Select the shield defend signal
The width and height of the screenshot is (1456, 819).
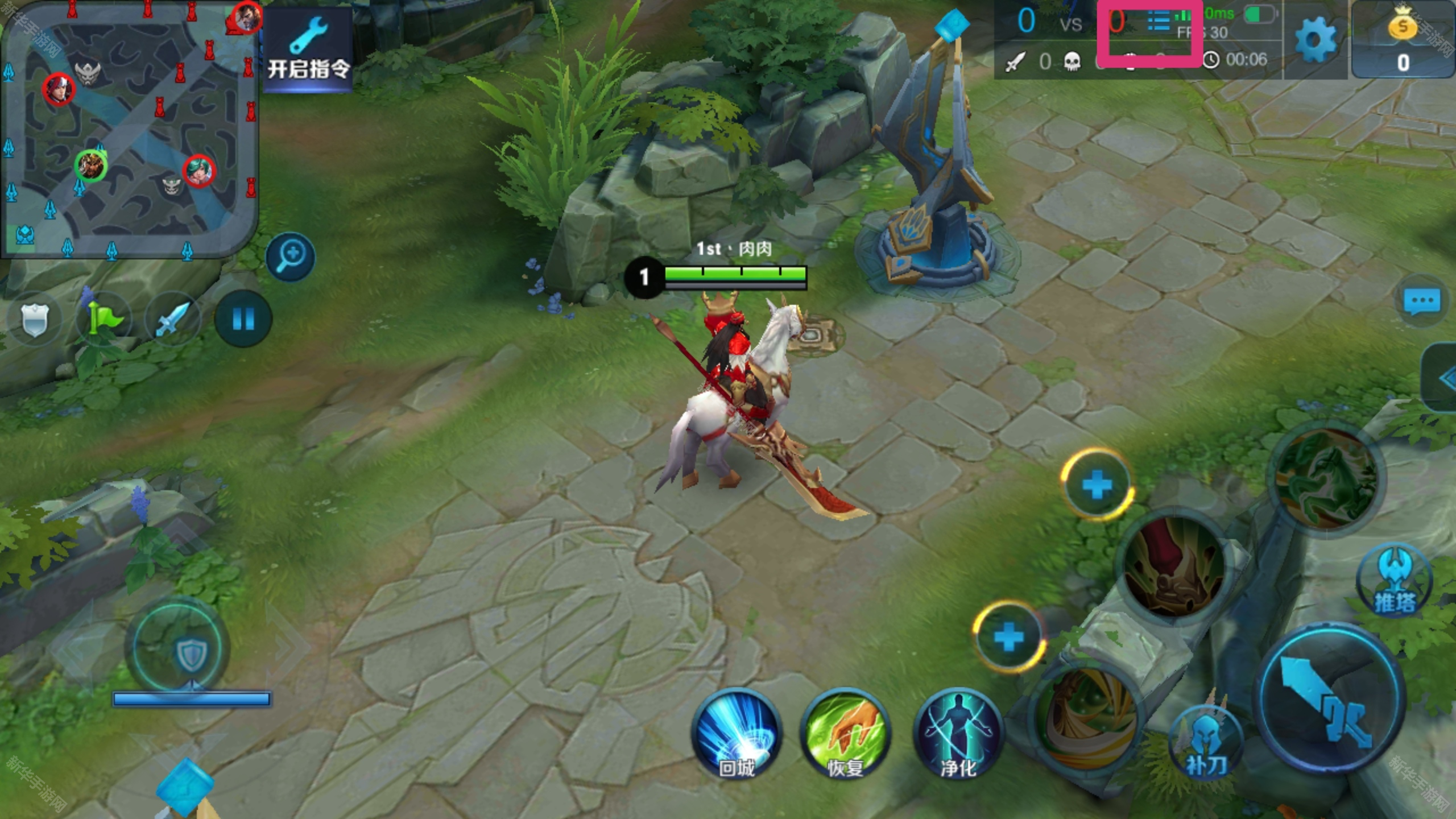pos(35,319)
